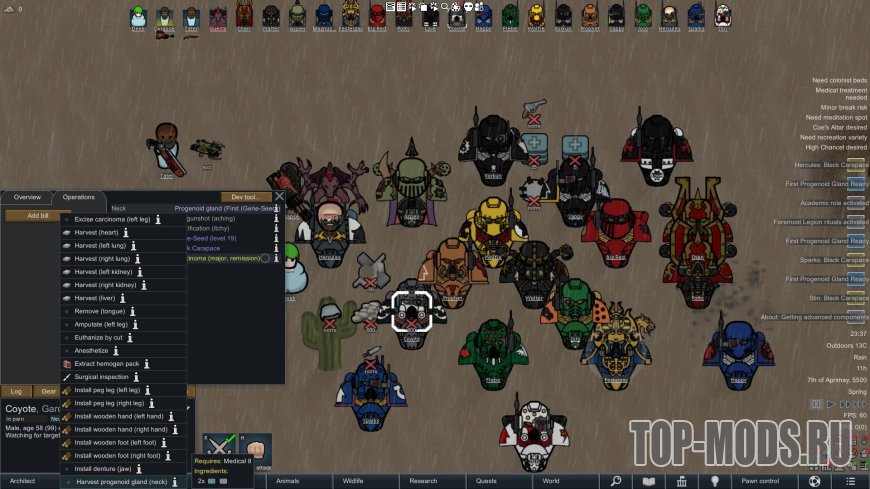The width and height of the screenshot is (870, 489).
Task: Open Pawn control menu
Action: [760, 481]
